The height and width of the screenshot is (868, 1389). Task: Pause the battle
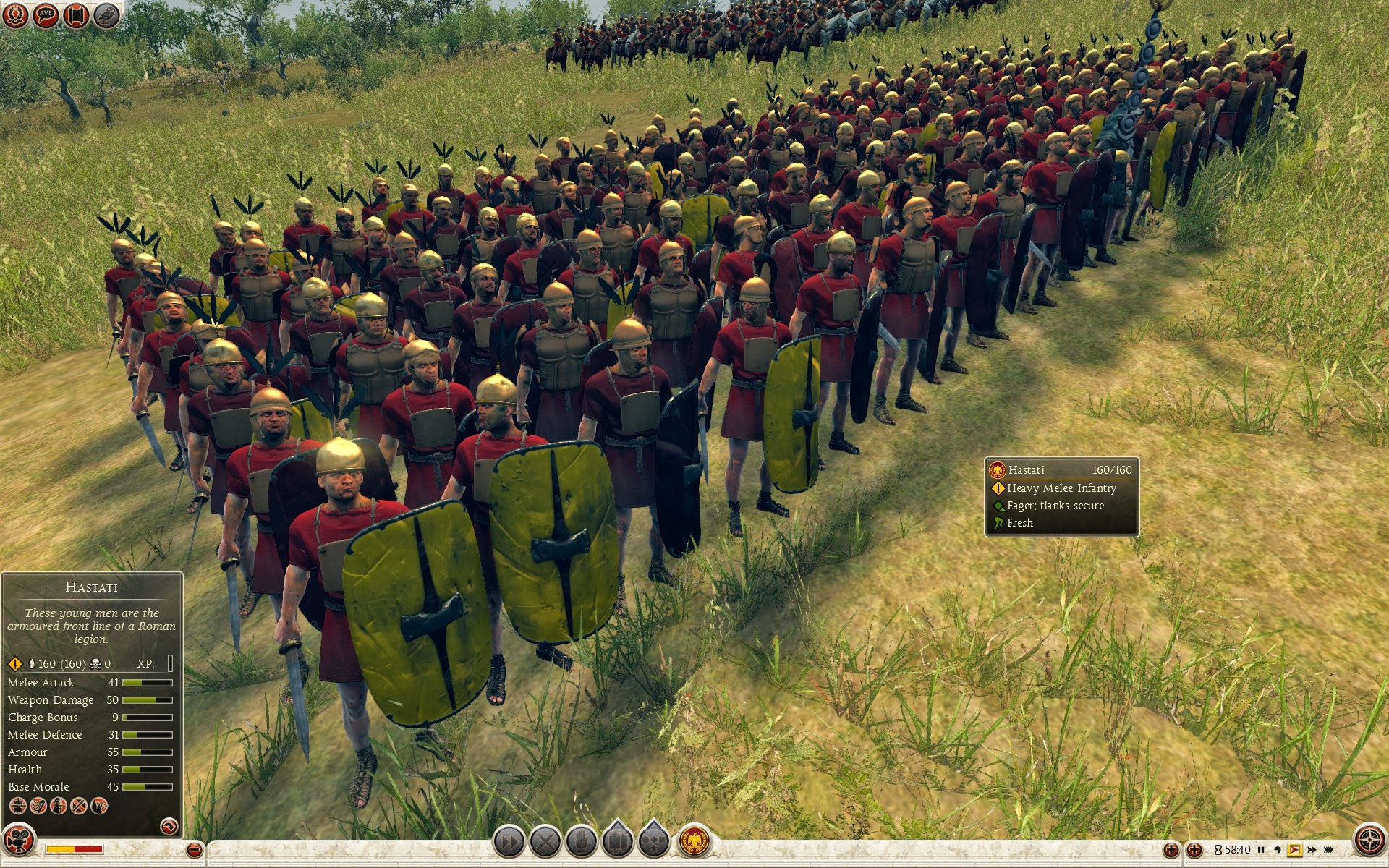pos(1261,850)
